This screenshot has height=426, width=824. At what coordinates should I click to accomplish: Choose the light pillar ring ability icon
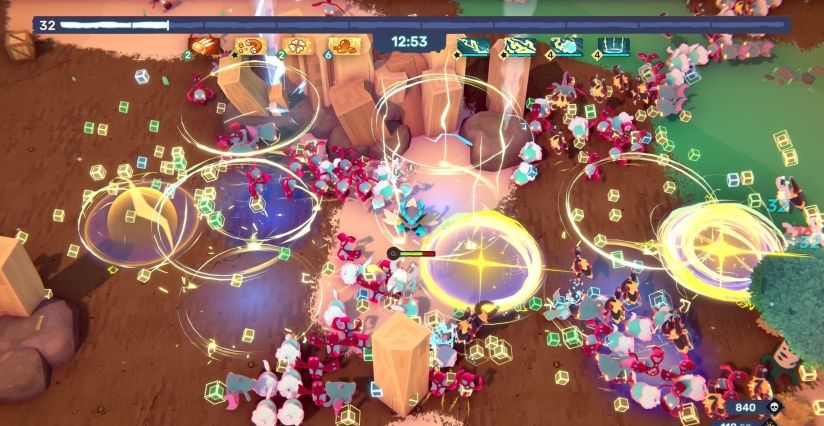coord(612,46)
